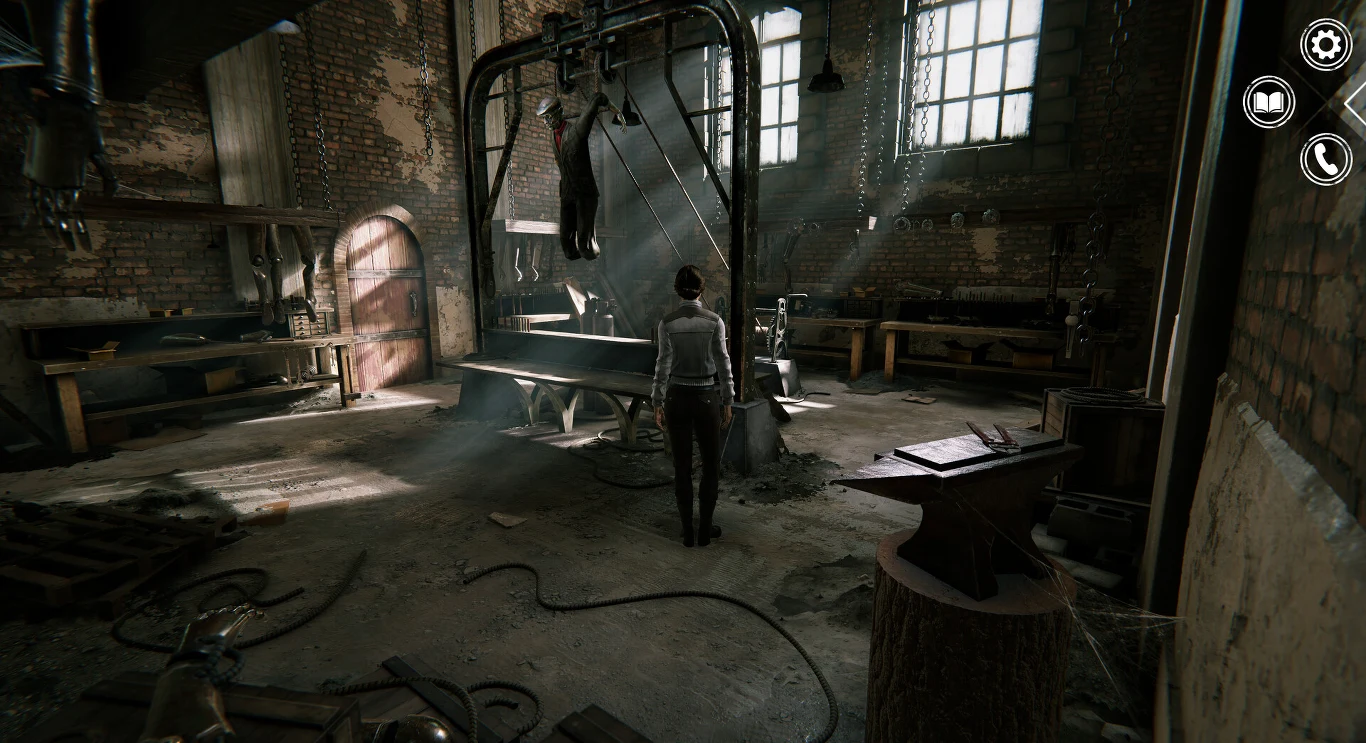Open the phone with the handset icon
The image size is (1366, 743).
pyautogui.click(x=1325, y=158)
